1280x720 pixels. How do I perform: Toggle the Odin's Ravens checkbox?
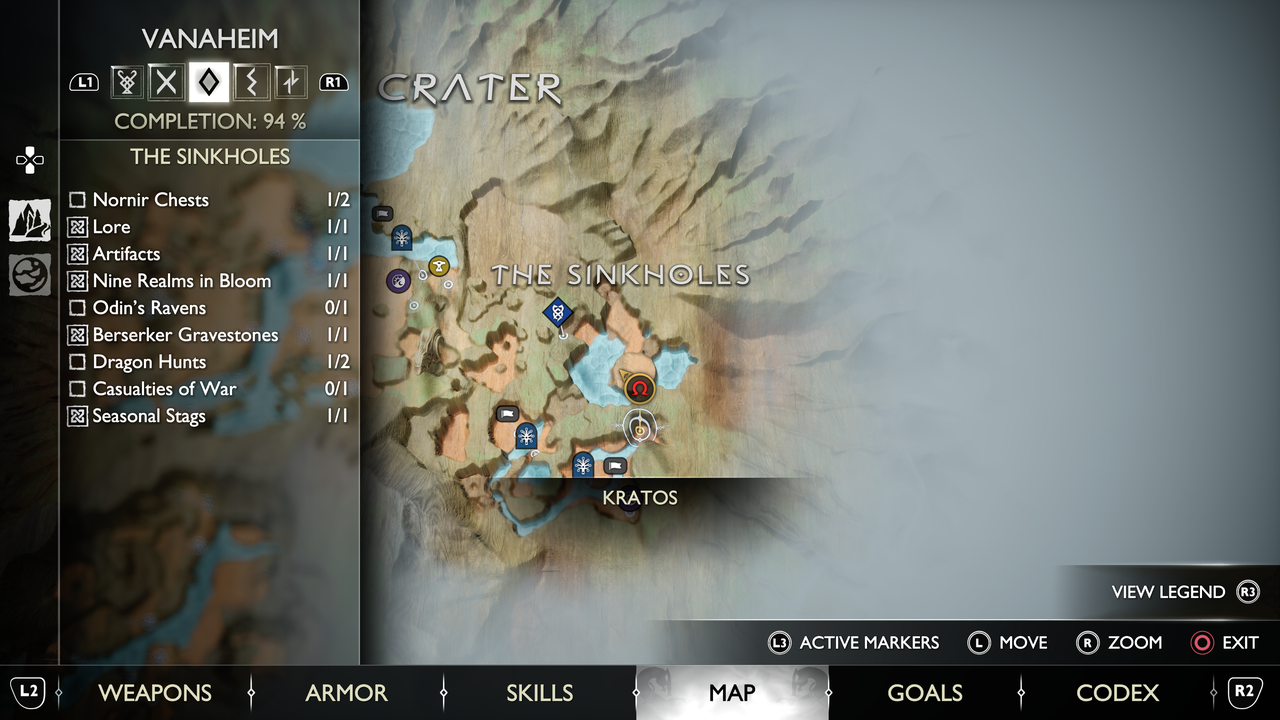pos(77,308)
